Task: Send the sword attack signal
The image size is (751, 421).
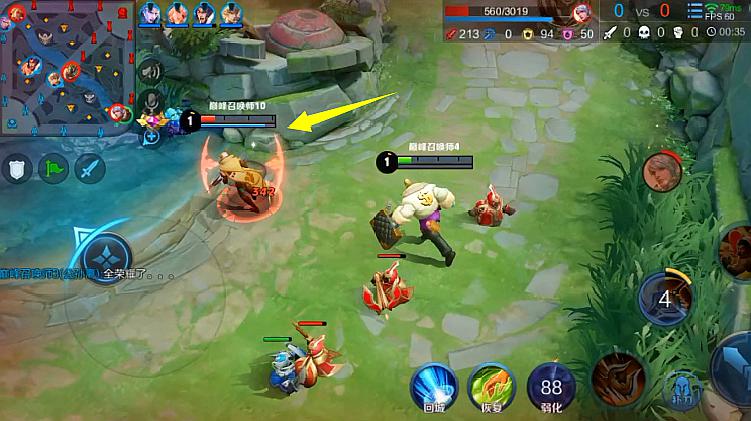Action: point(90,167)
